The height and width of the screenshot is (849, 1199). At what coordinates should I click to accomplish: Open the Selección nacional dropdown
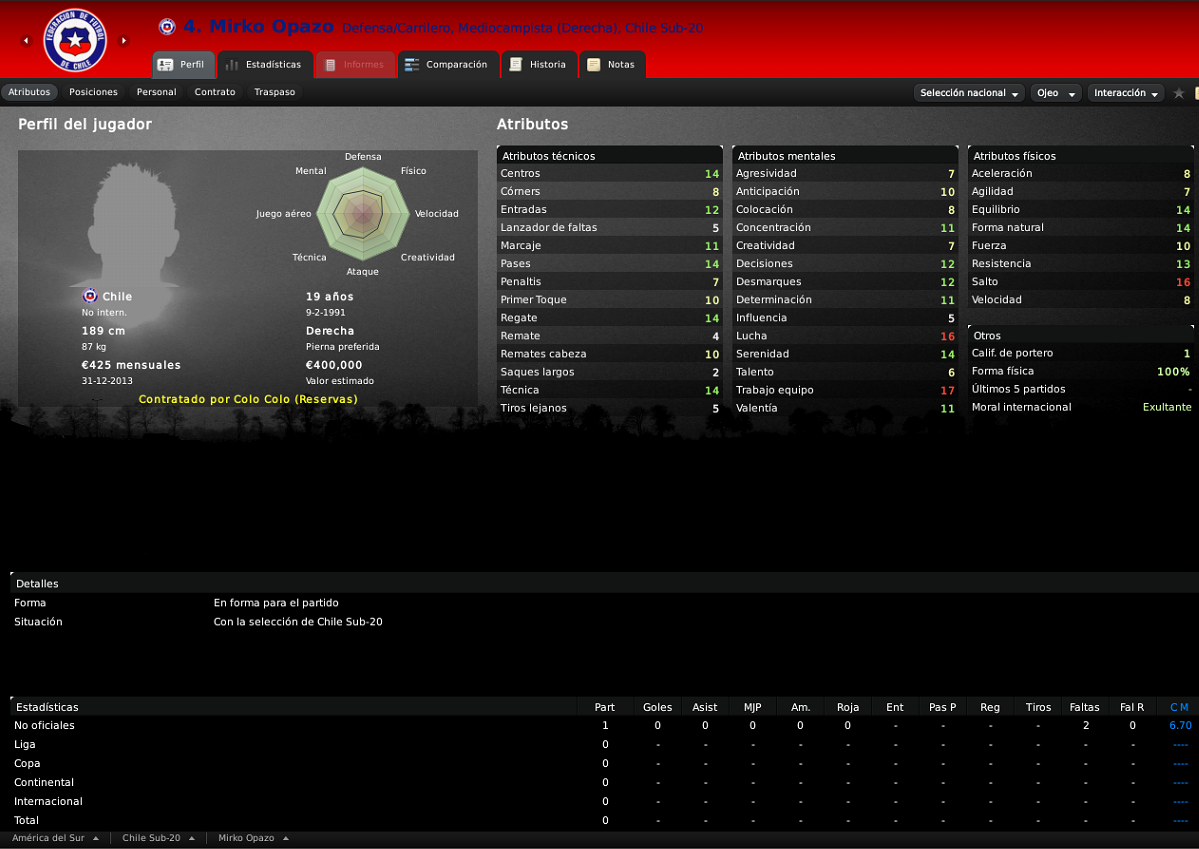970,93
